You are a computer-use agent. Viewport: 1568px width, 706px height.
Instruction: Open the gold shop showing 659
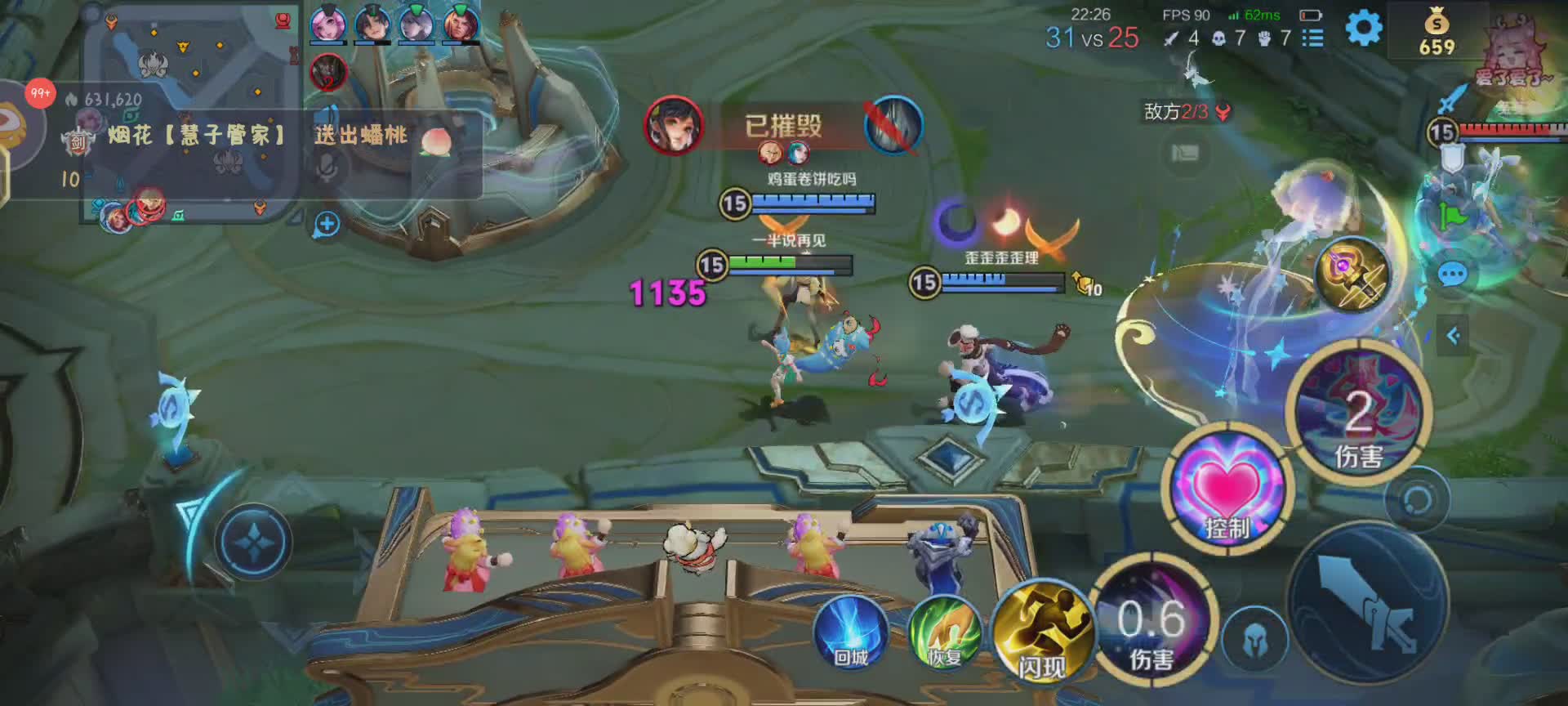pos(1437,33)
